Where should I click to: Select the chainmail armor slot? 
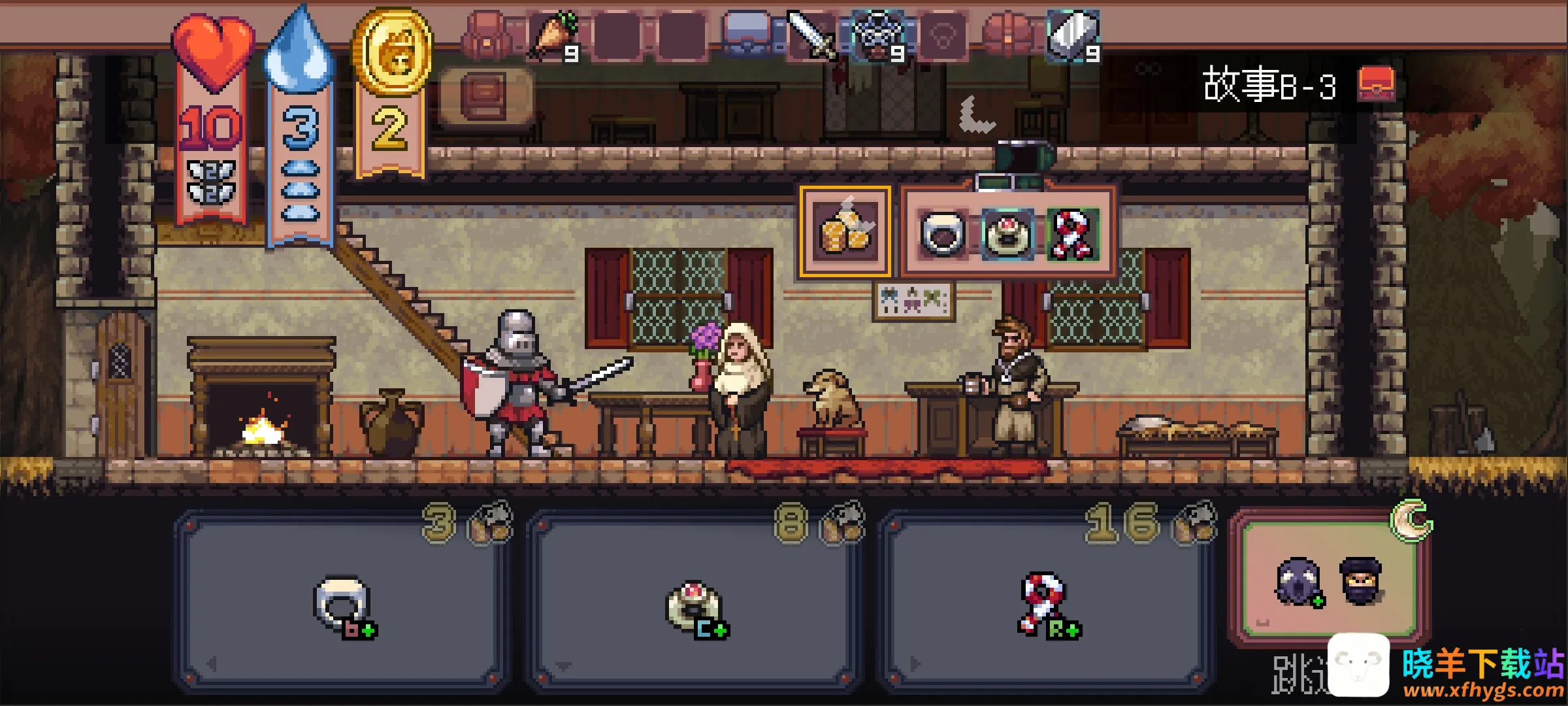878,36
